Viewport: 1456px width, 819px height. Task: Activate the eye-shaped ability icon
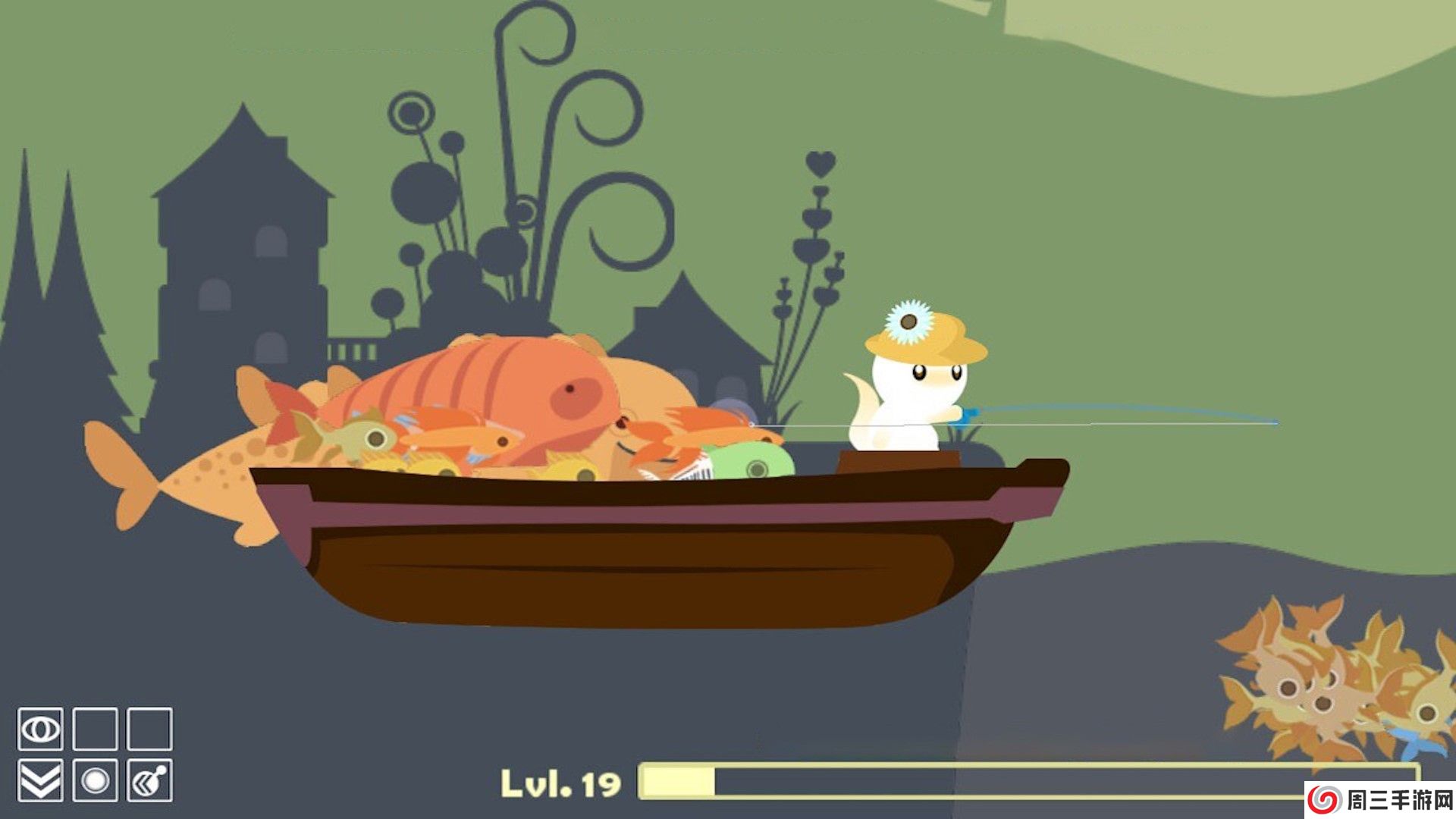pyautogui.click(x=40, y=730)
